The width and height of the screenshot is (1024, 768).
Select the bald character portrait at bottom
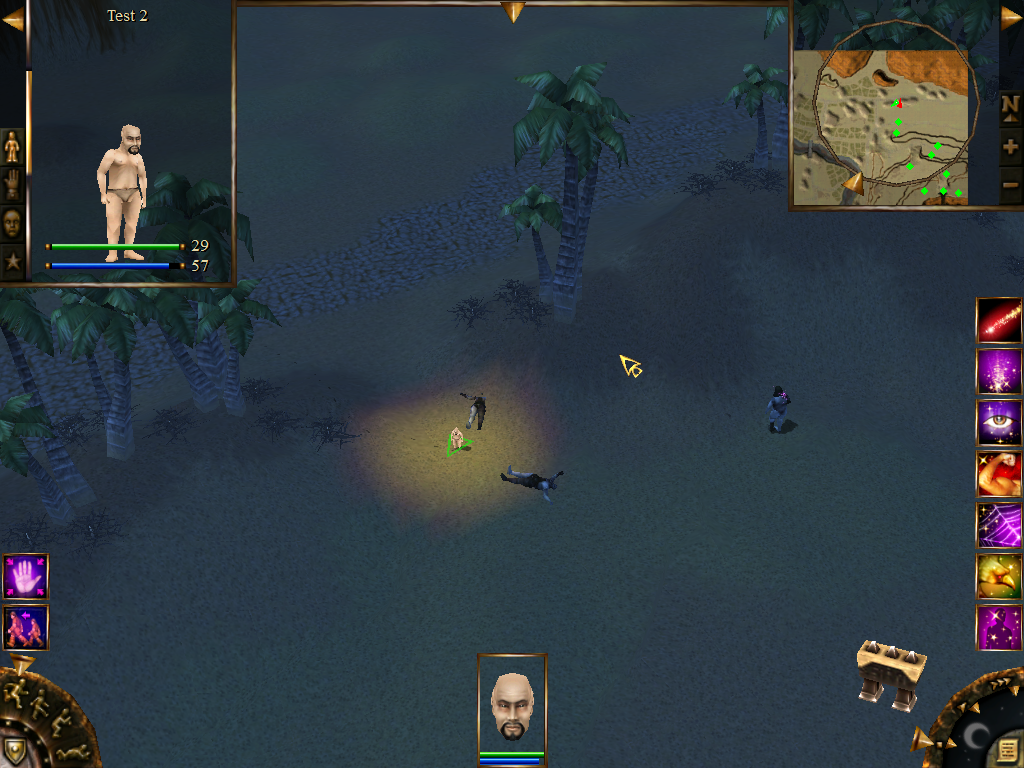tap(512, 704)
